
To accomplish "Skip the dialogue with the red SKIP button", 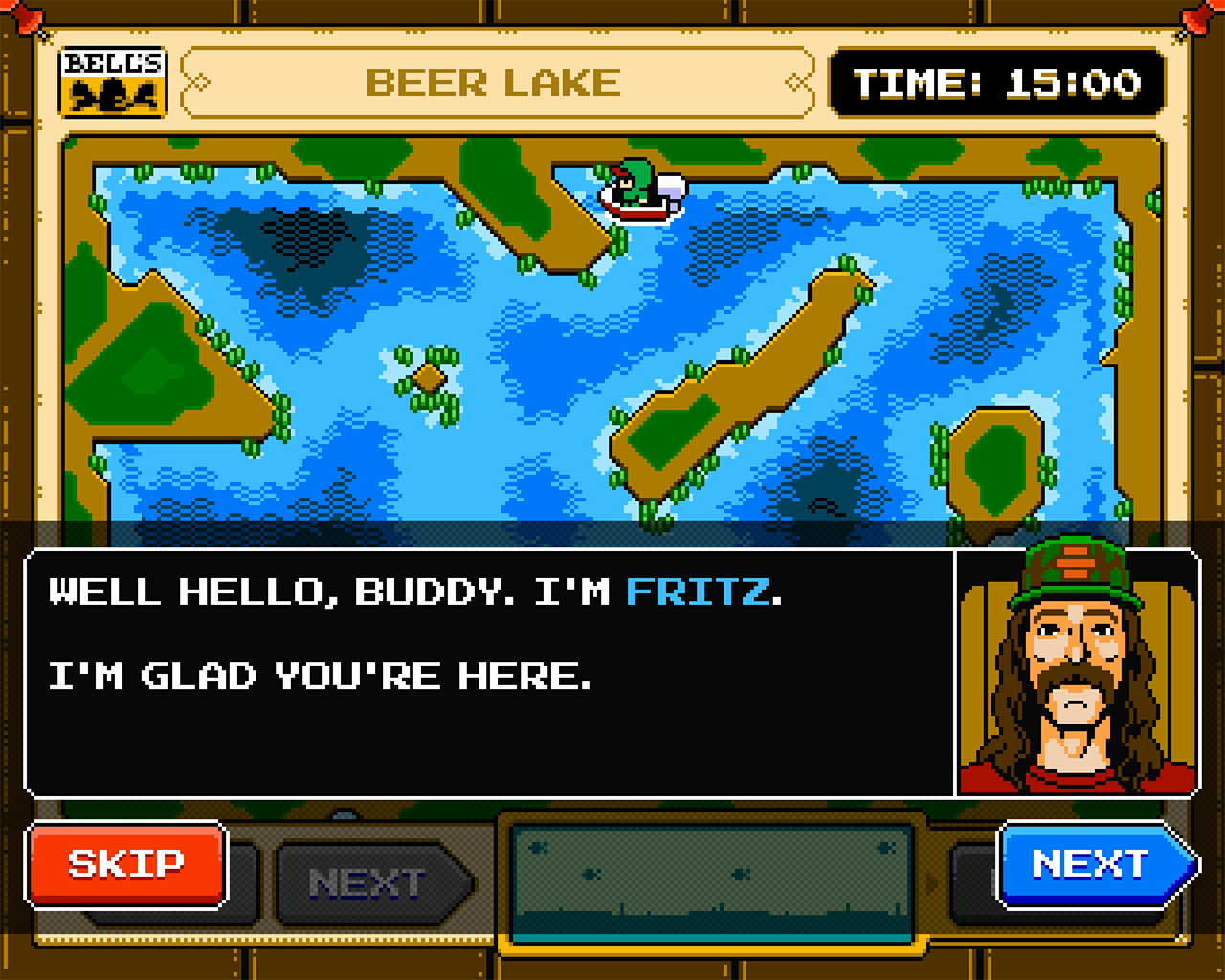I will (x=126, y=864).
